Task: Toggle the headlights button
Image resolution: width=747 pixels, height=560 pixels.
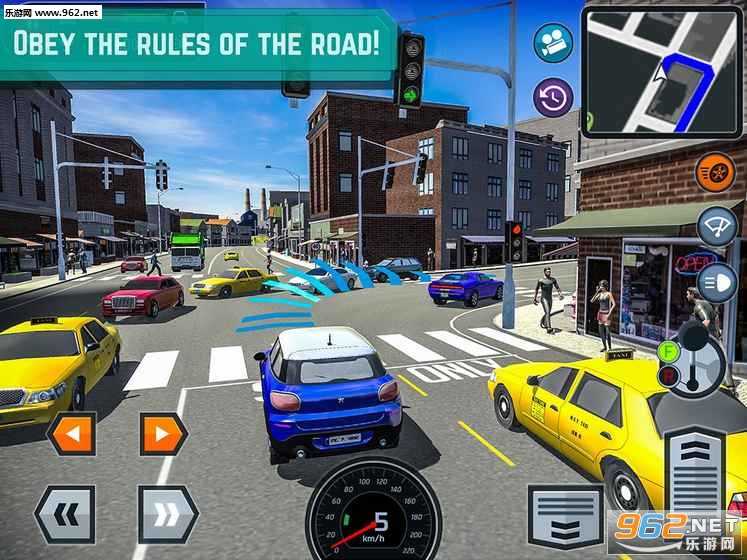Action: [x=716, y=282]
